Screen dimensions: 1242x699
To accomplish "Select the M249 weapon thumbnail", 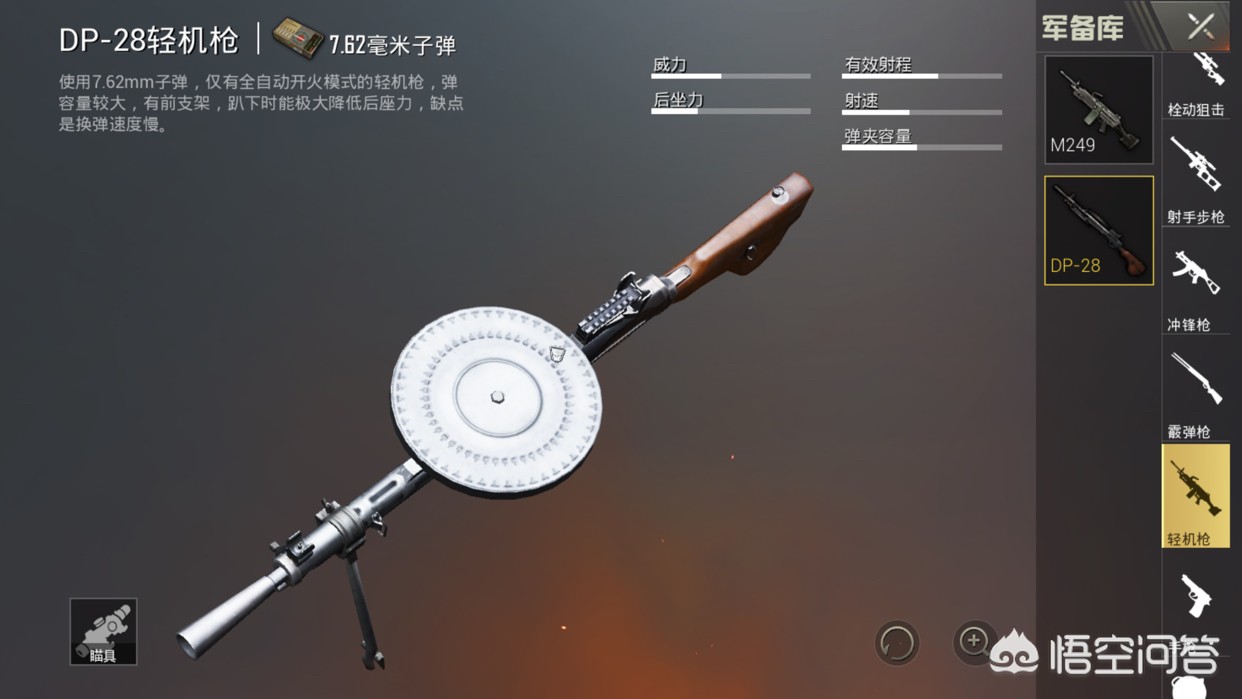I will (1098, 110).
